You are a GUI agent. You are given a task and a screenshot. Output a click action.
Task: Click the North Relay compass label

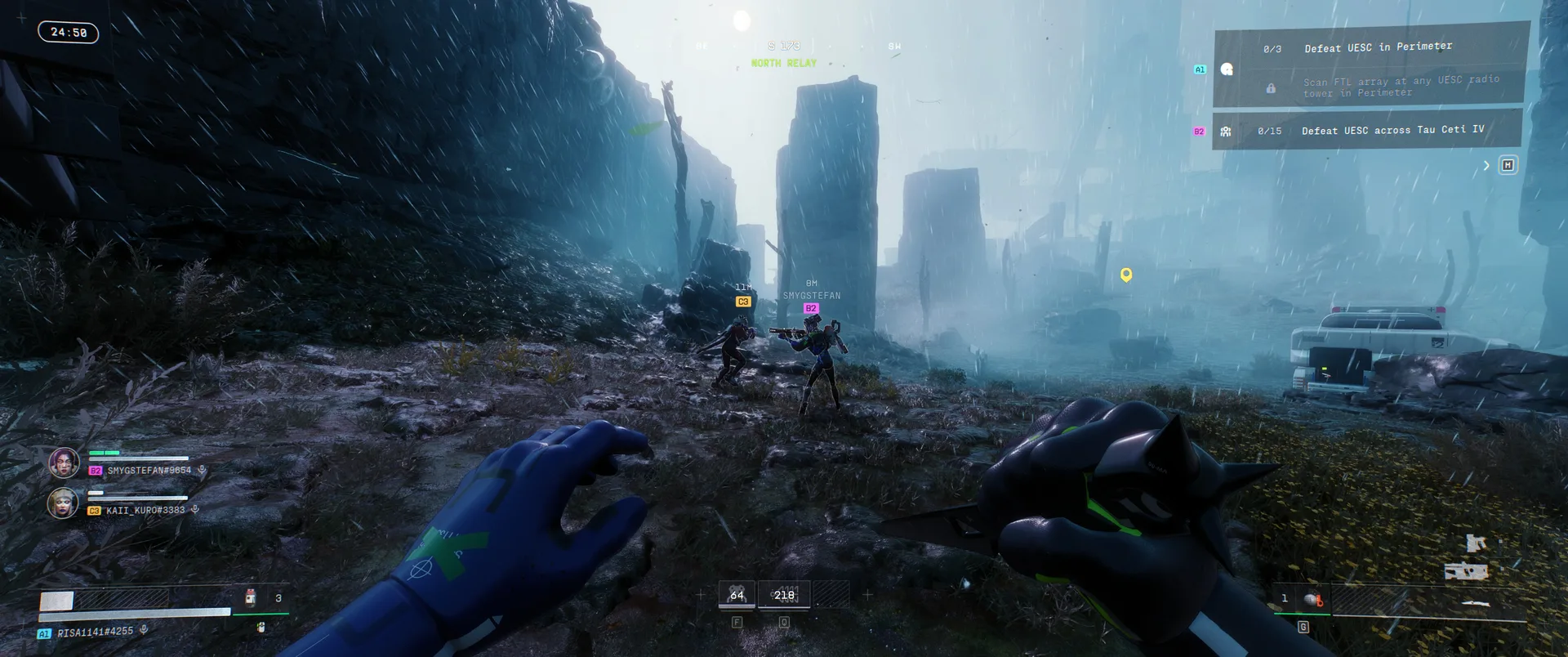click(783, 63)
